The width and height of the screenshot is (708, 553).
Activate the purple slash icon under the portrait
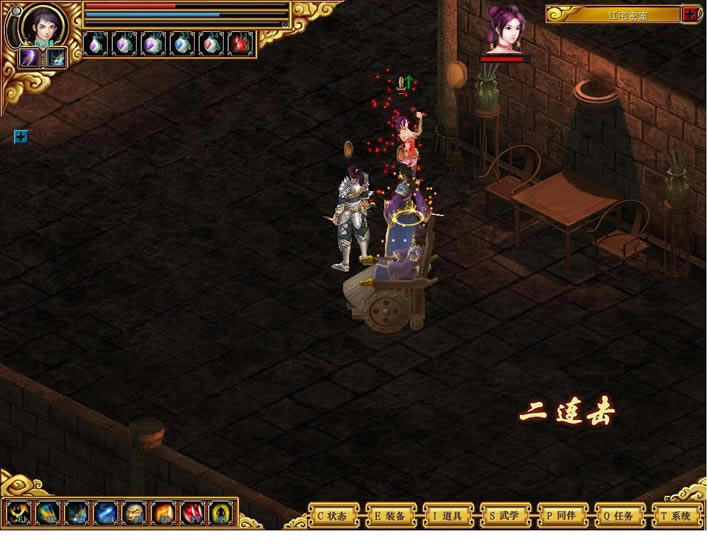coord(29,58)
